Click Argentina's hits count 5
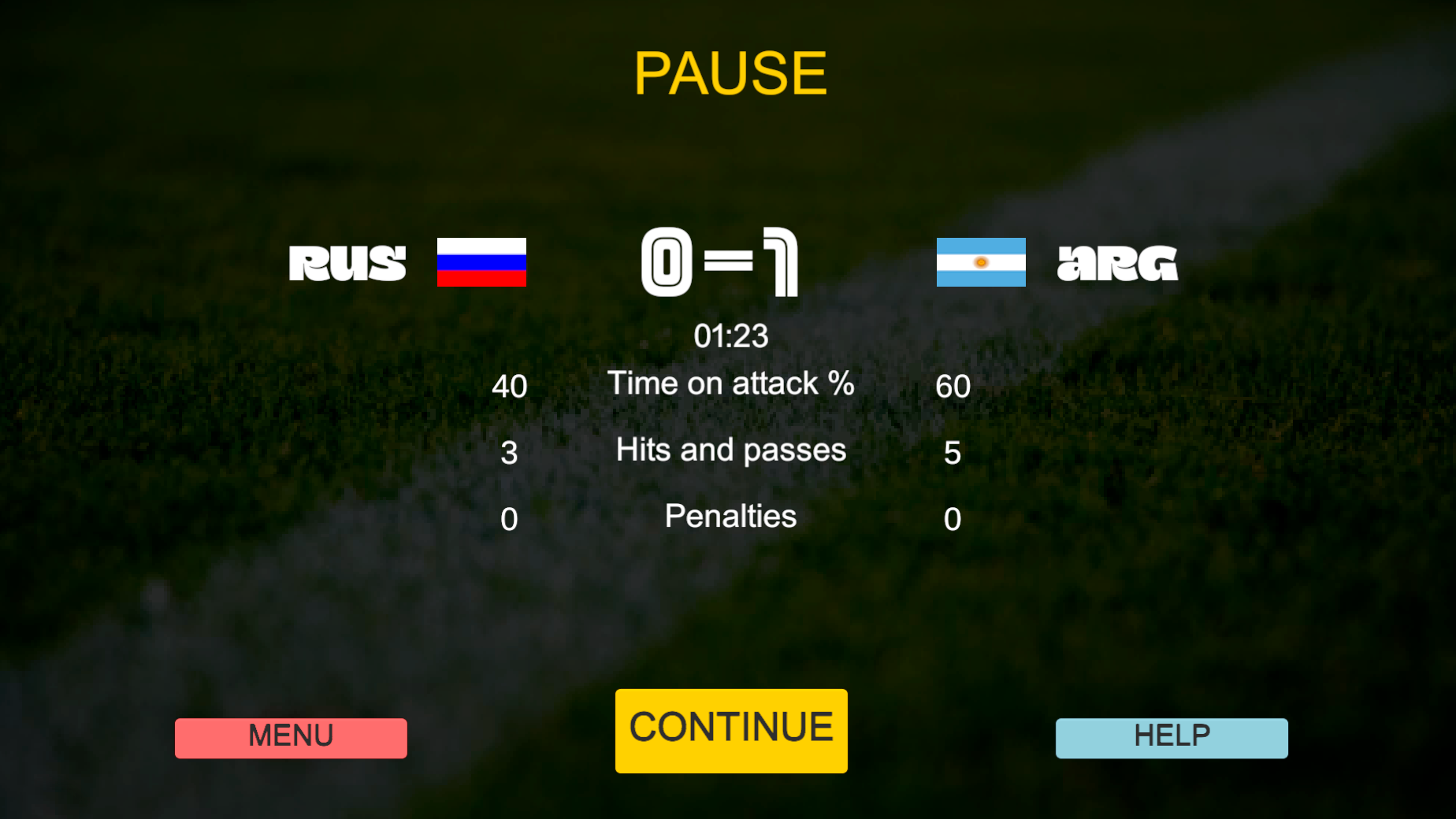 952,452
